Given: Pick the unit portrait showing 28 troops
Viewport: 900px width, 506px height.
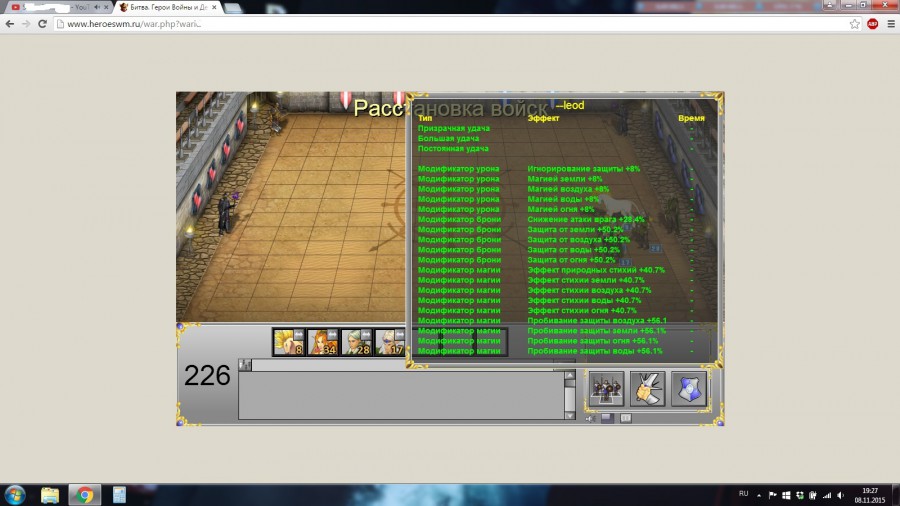Looking at the screenshot, I should coord(356,342).
